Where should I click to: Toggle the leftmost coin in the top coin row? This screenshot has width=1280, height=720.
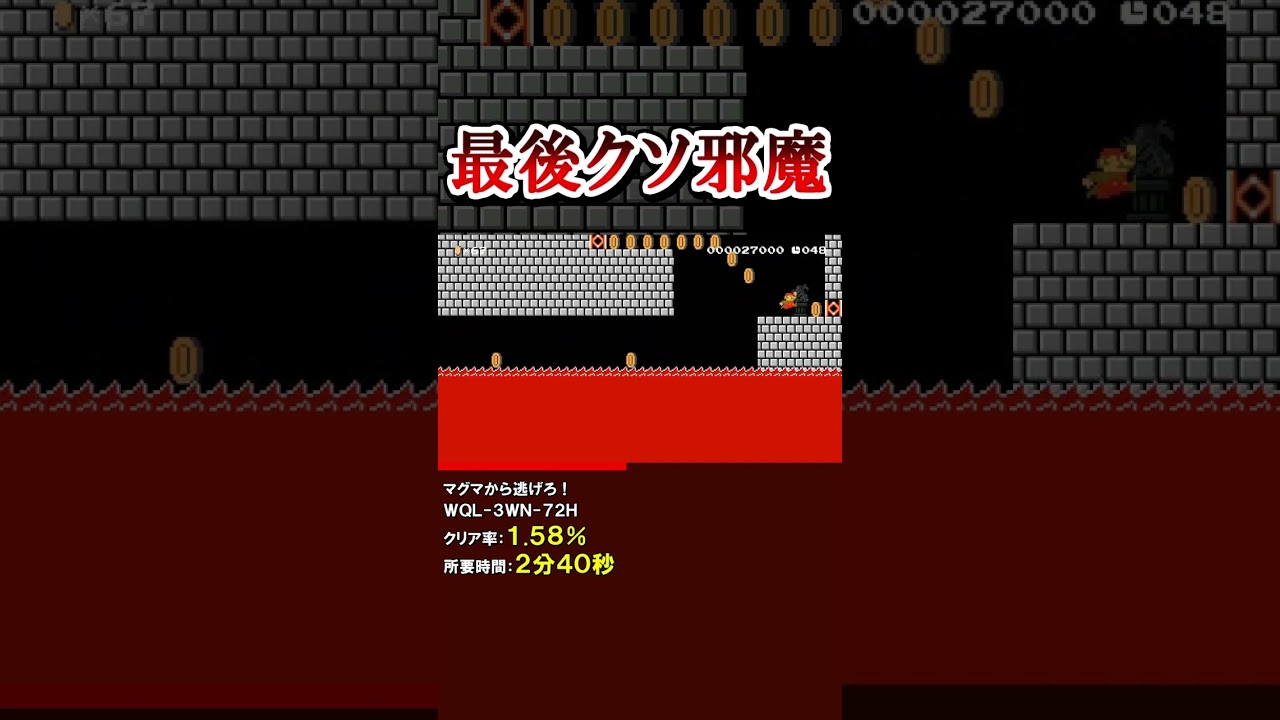tap(614, 242)
